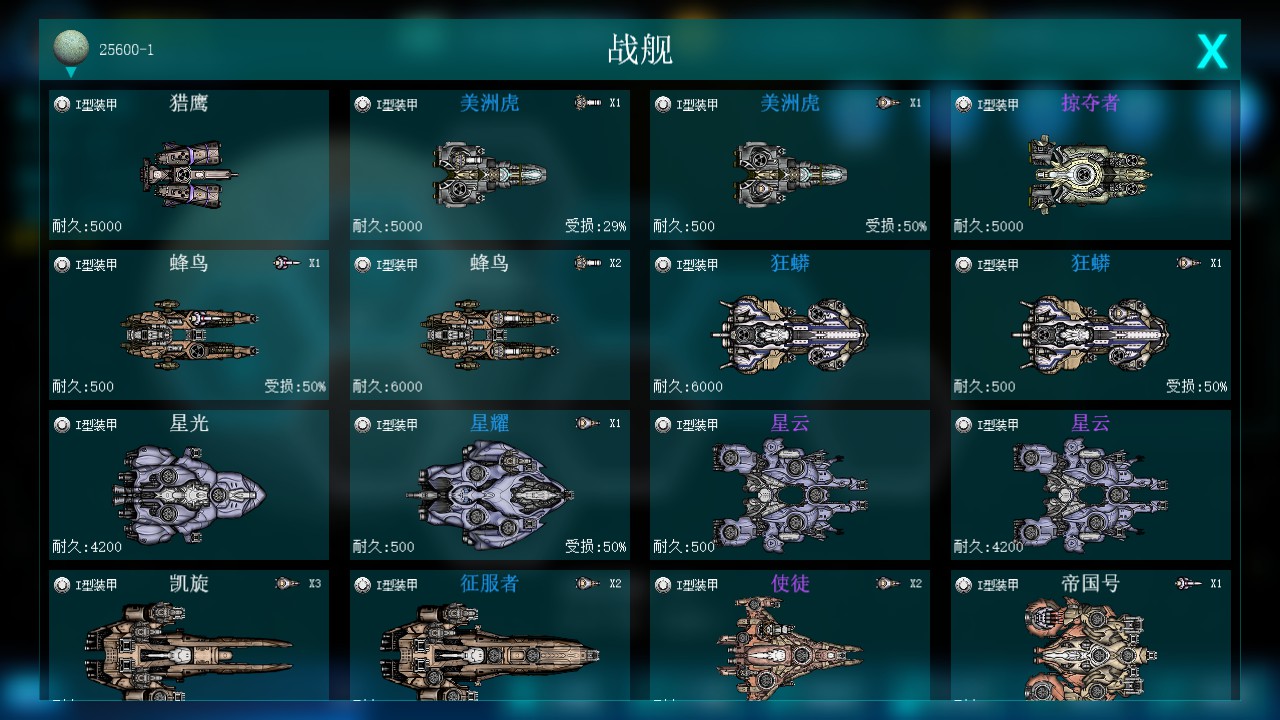Click the planet icon beside 25600-1
The image size is (1280, 720).
tap(70, 45)
